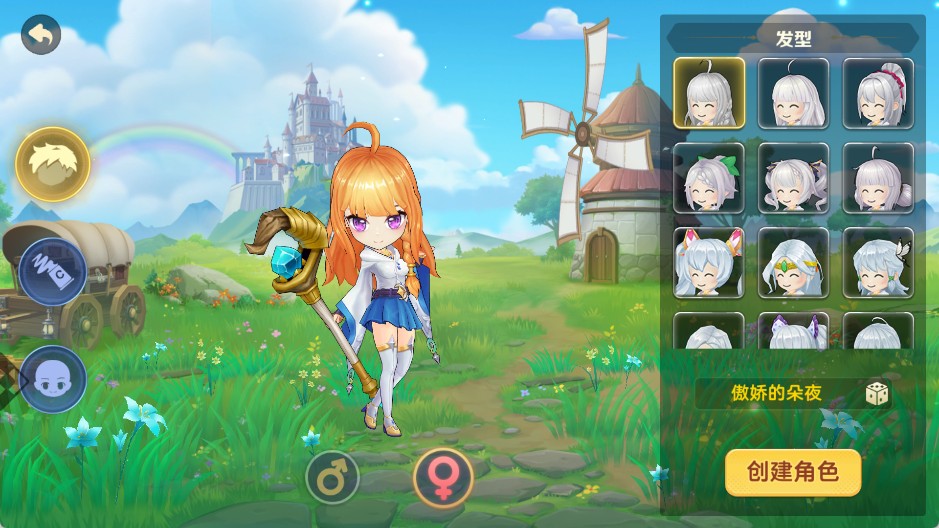
Task: Click the 创建角色 create character button
Action: [793, 471]
